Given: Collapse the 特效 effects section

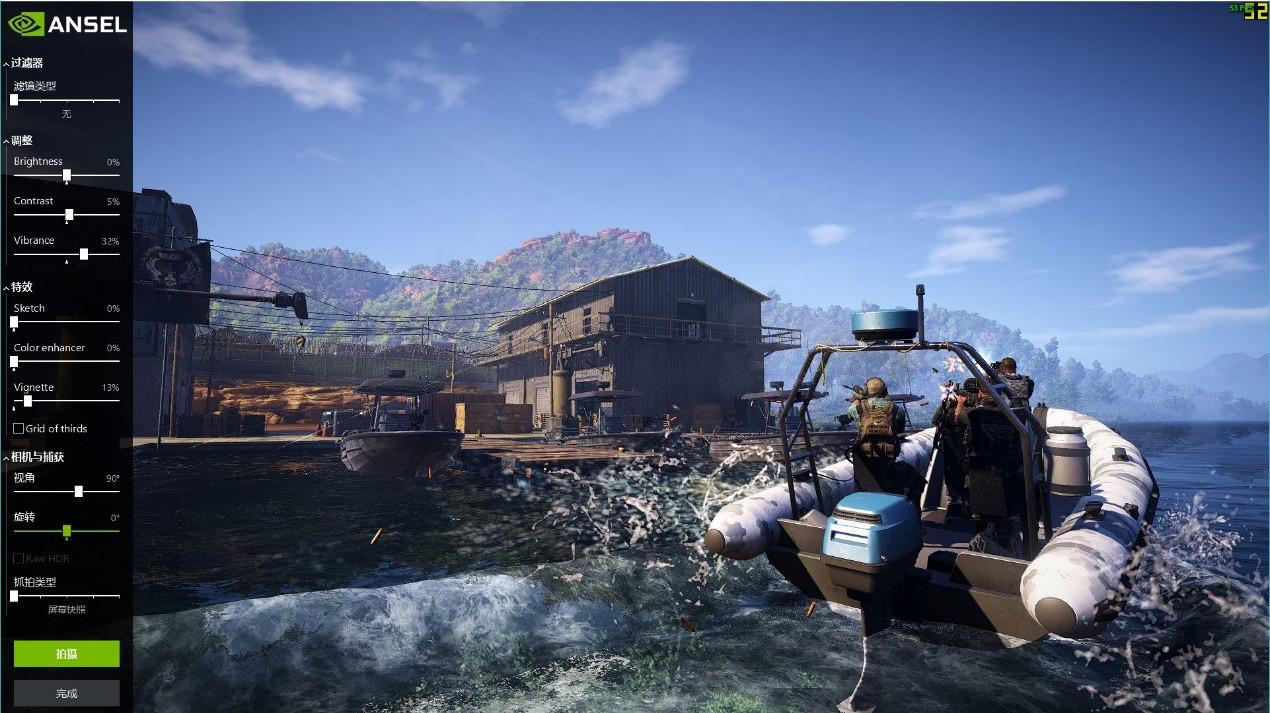Looking at the screenshot, I should tap(7, 287).
